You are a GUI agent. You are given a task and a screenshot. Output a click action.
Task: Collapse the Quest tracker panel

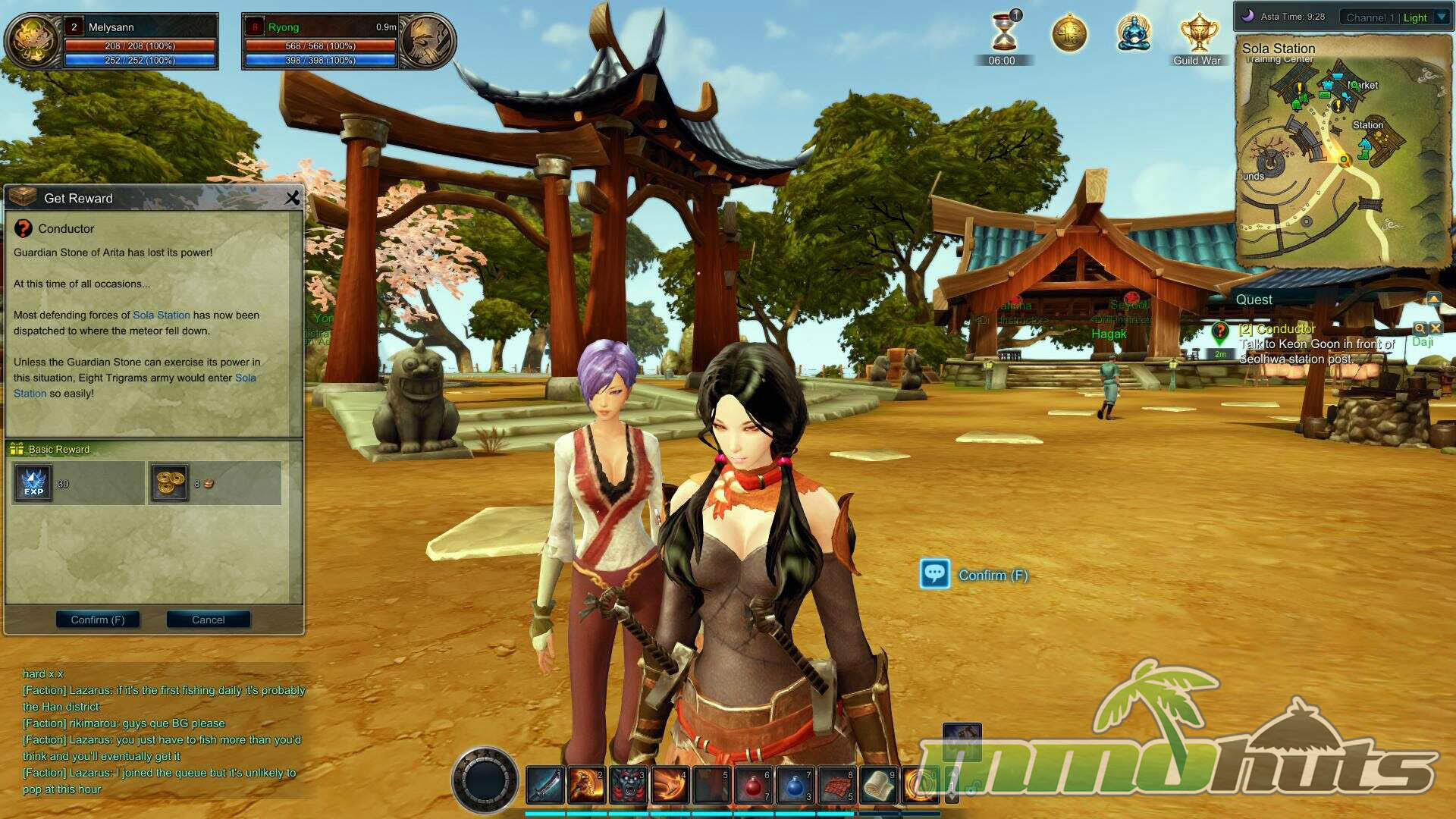[x=1433, y=299]
